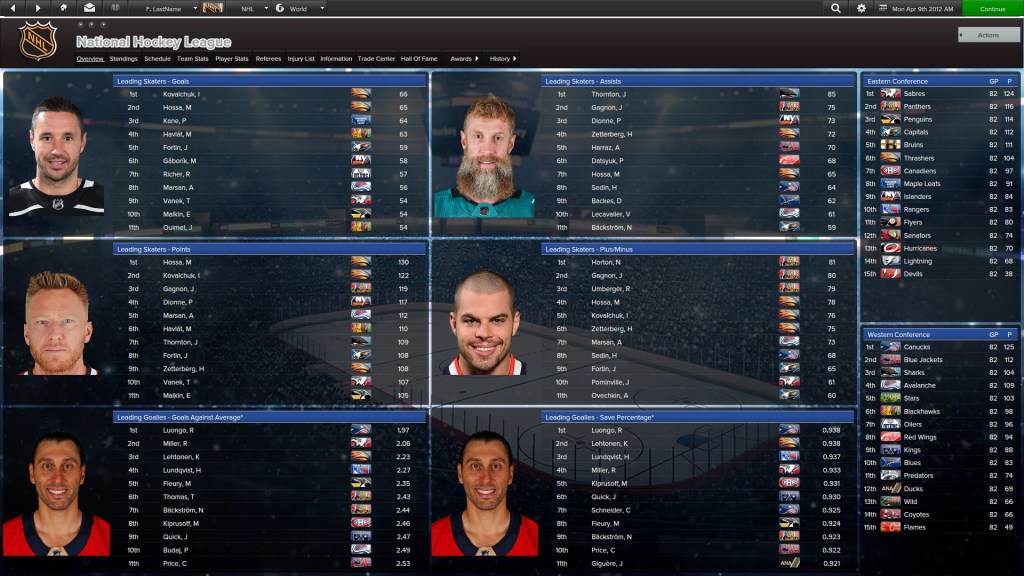
Task: Expand the History menu
Action: pos(503,59)
